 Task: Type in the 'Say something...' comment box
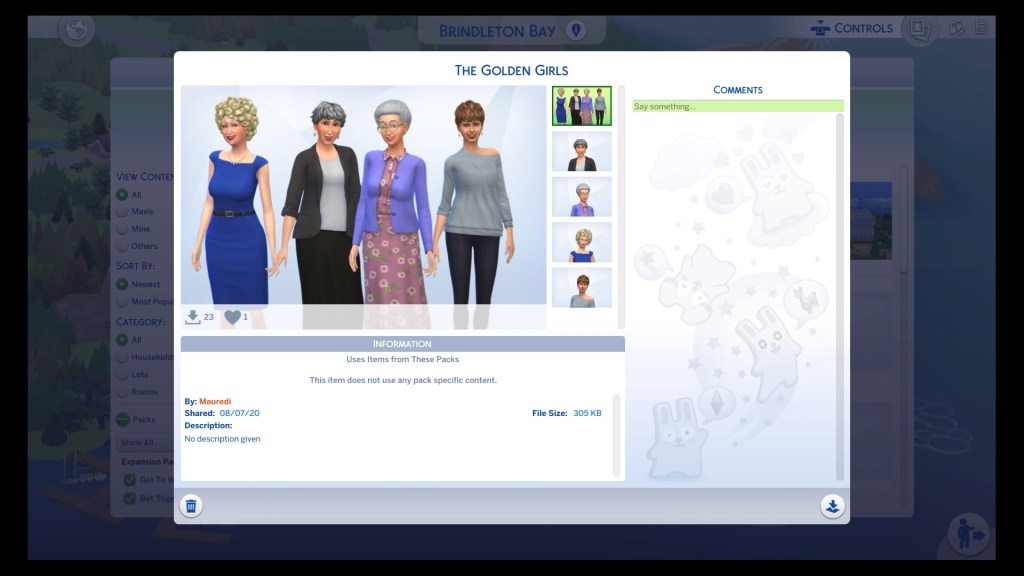tap(737, 106)
